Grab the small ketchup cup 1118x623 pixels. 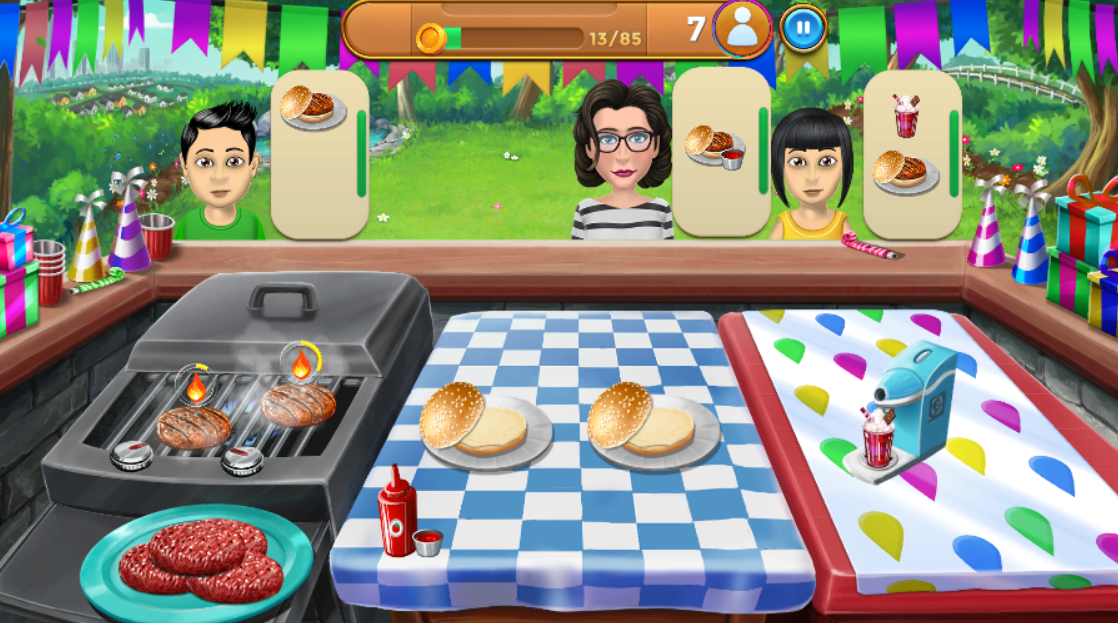pos(428,542)
